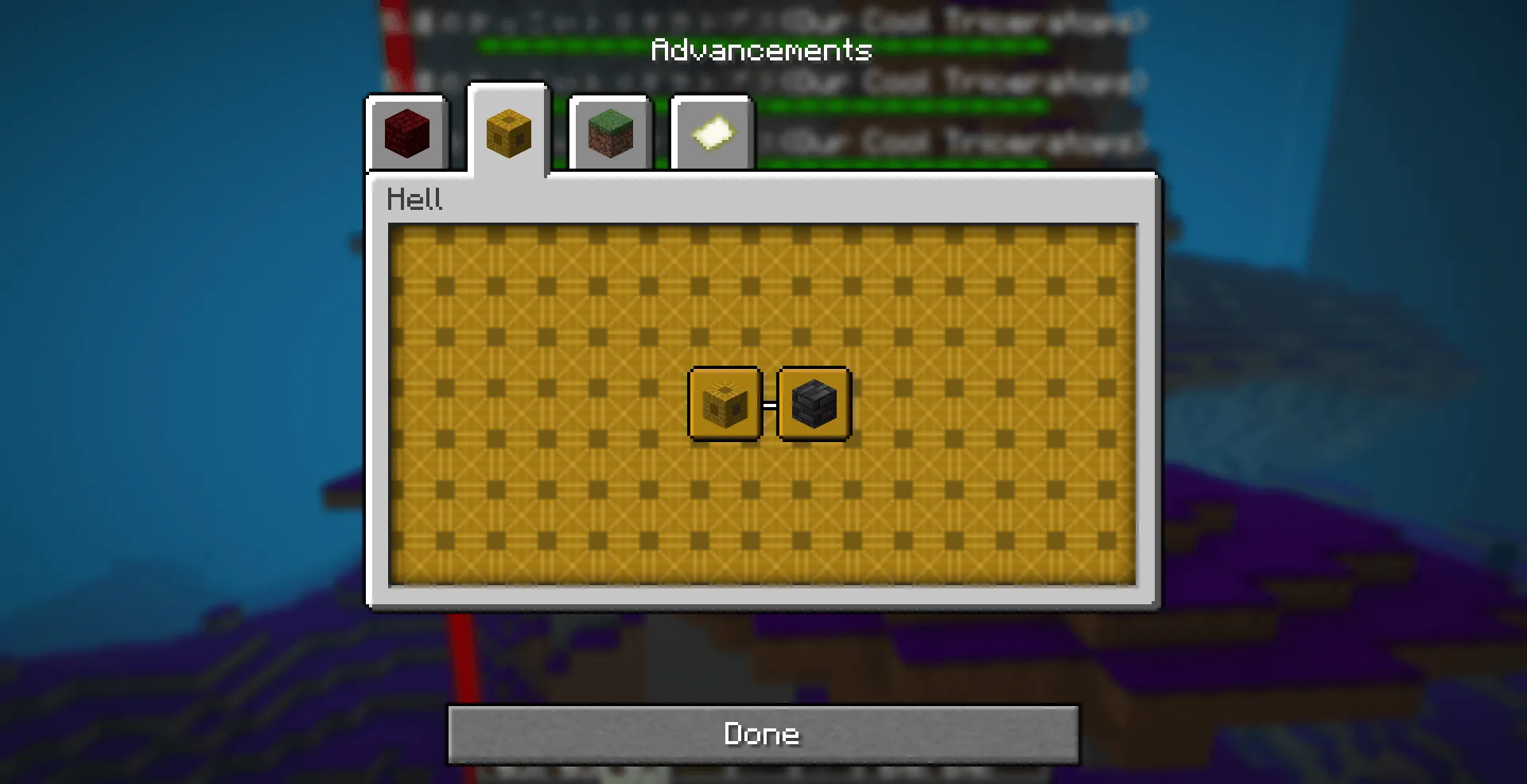Click the polished blackstone bricks advancement node

(813, 402)
